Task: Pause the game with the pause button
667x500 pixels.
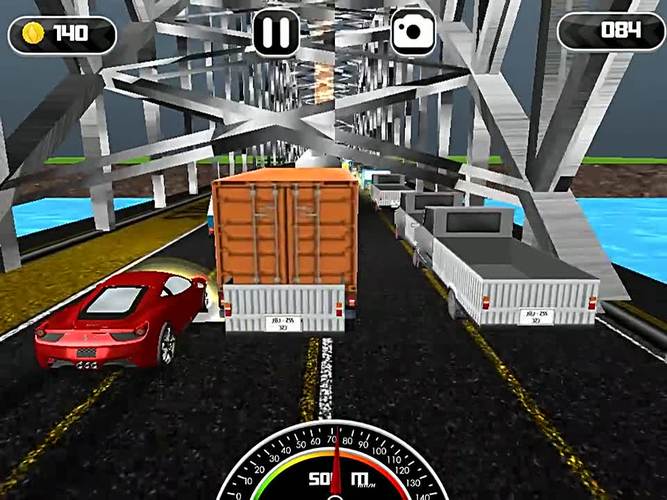Action: tap(276, 33)
